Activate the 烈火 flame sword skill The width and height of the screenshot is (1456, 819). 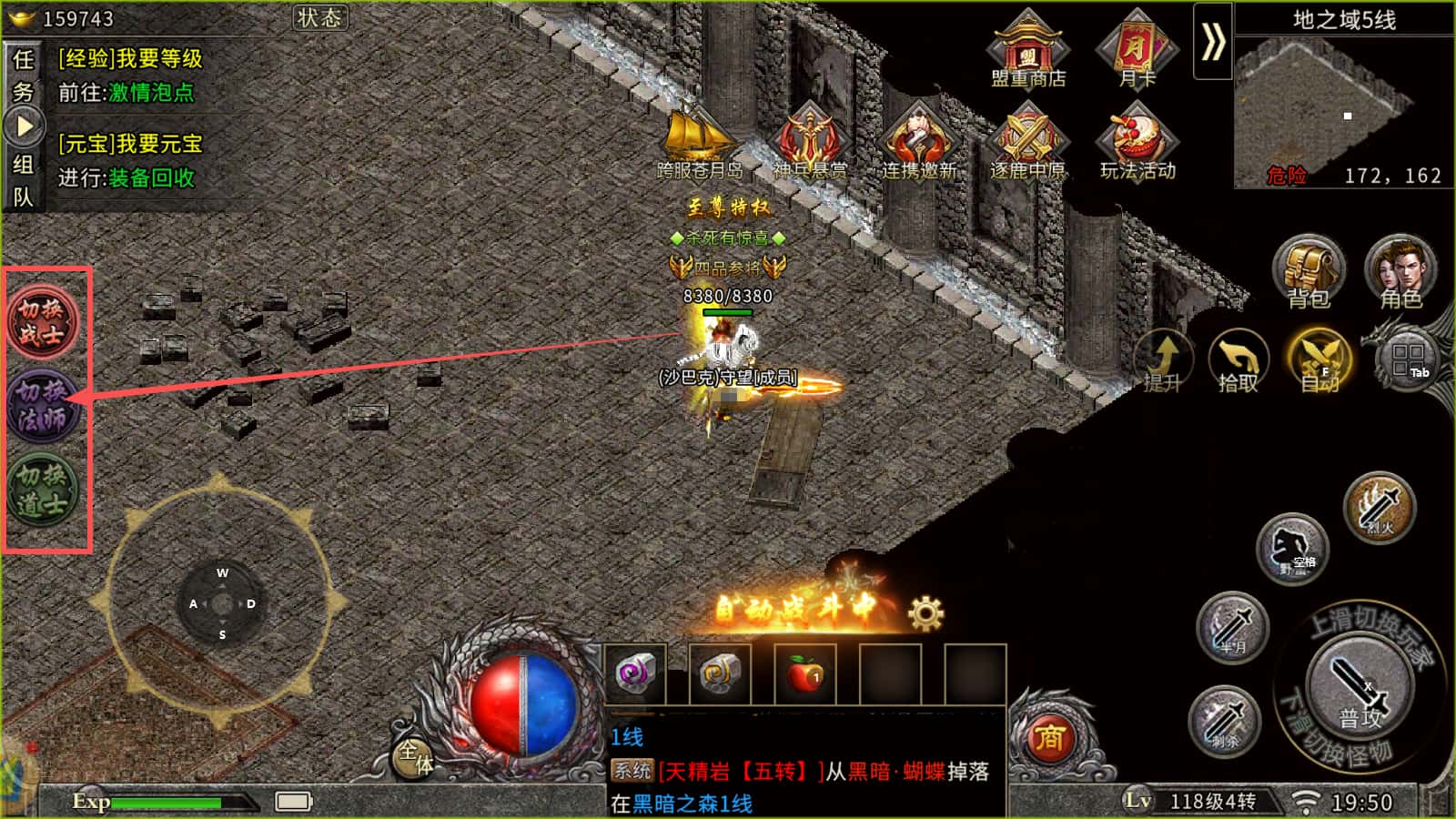click(1380, 508)
